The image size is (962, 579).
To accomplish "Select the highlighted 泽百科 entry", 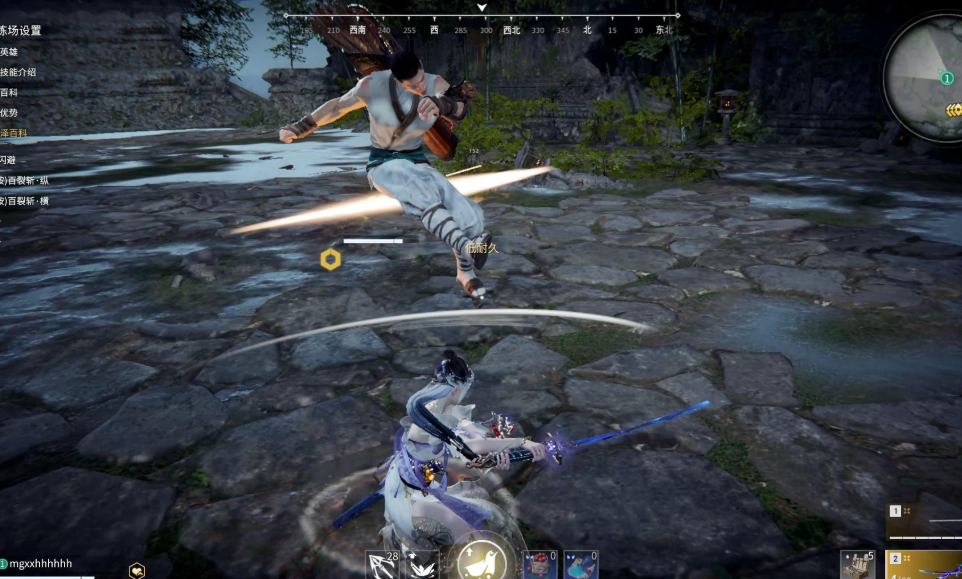I will tap(14, 133).
